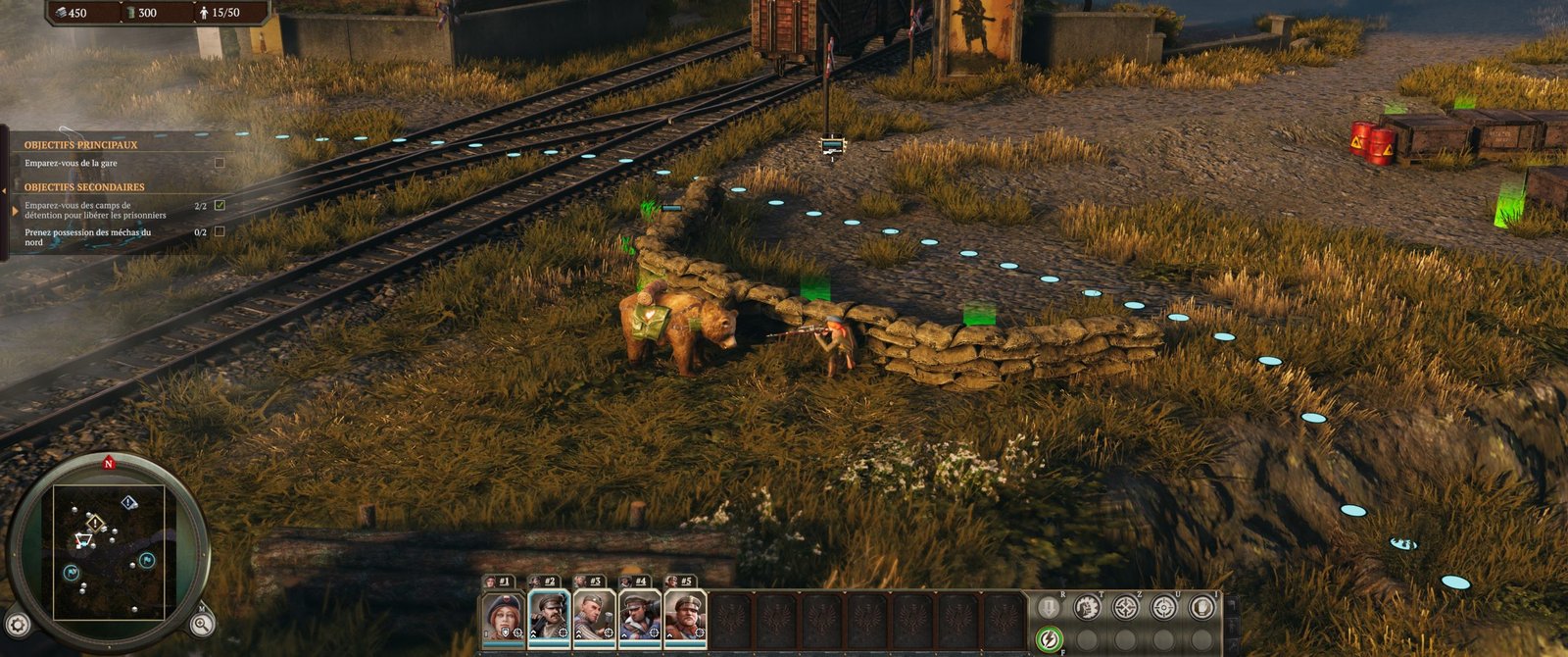Image resolution: width=1568 pixels, height=657 pixels.
Task: Activate the crosshair target command
Action: [x=1163, y=607]
